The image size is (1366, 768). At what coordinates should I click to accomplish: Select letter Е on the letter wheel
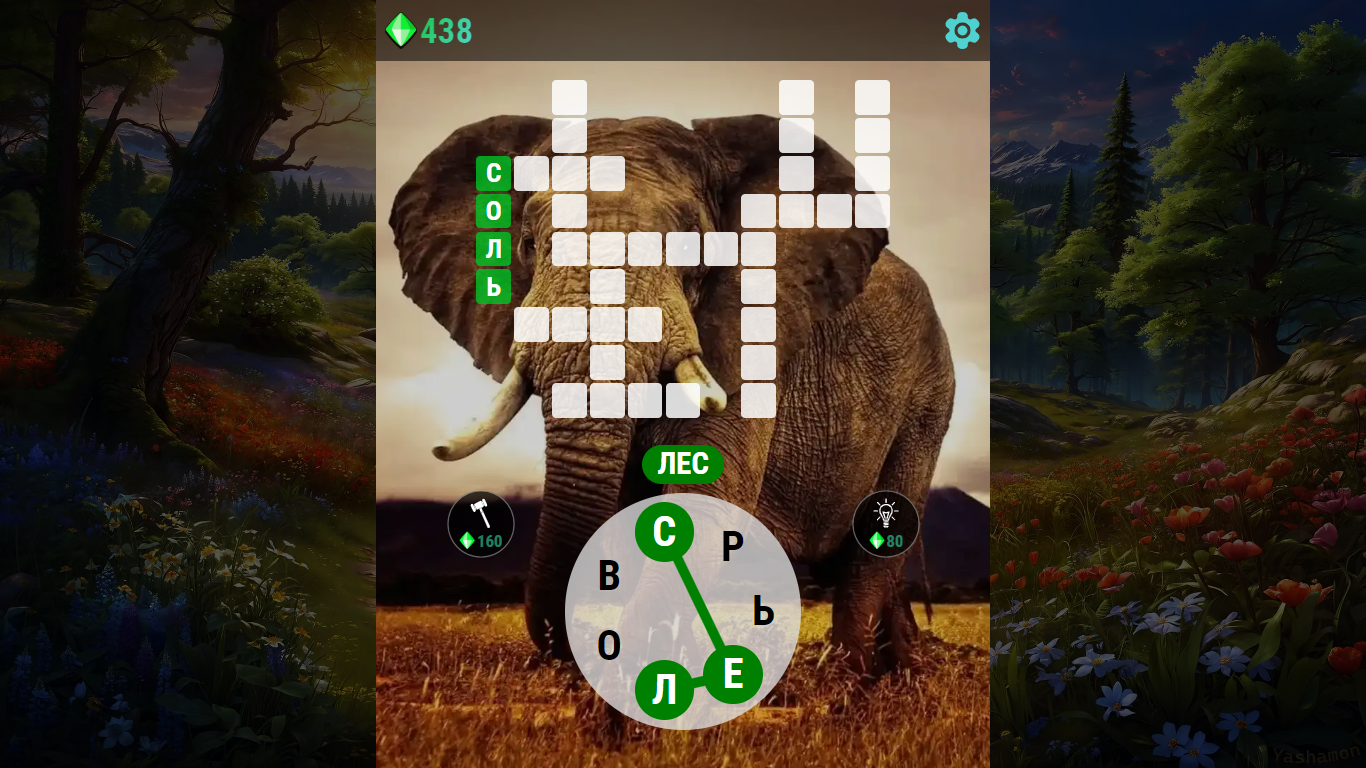[x=733, y=675]
